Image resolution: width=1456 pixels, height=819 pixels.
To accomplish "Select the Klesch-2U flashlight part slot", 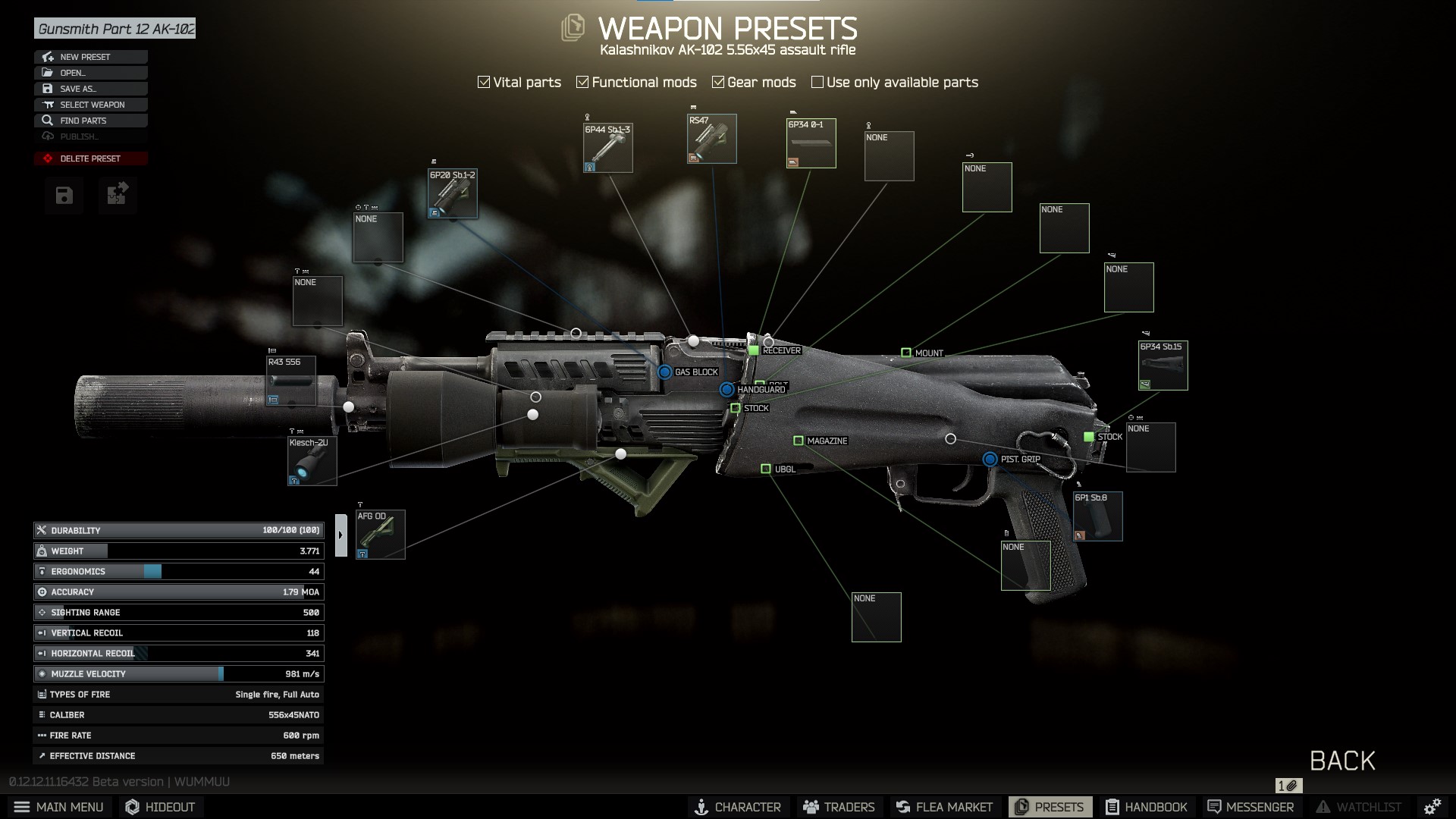I will click(312, 460).
